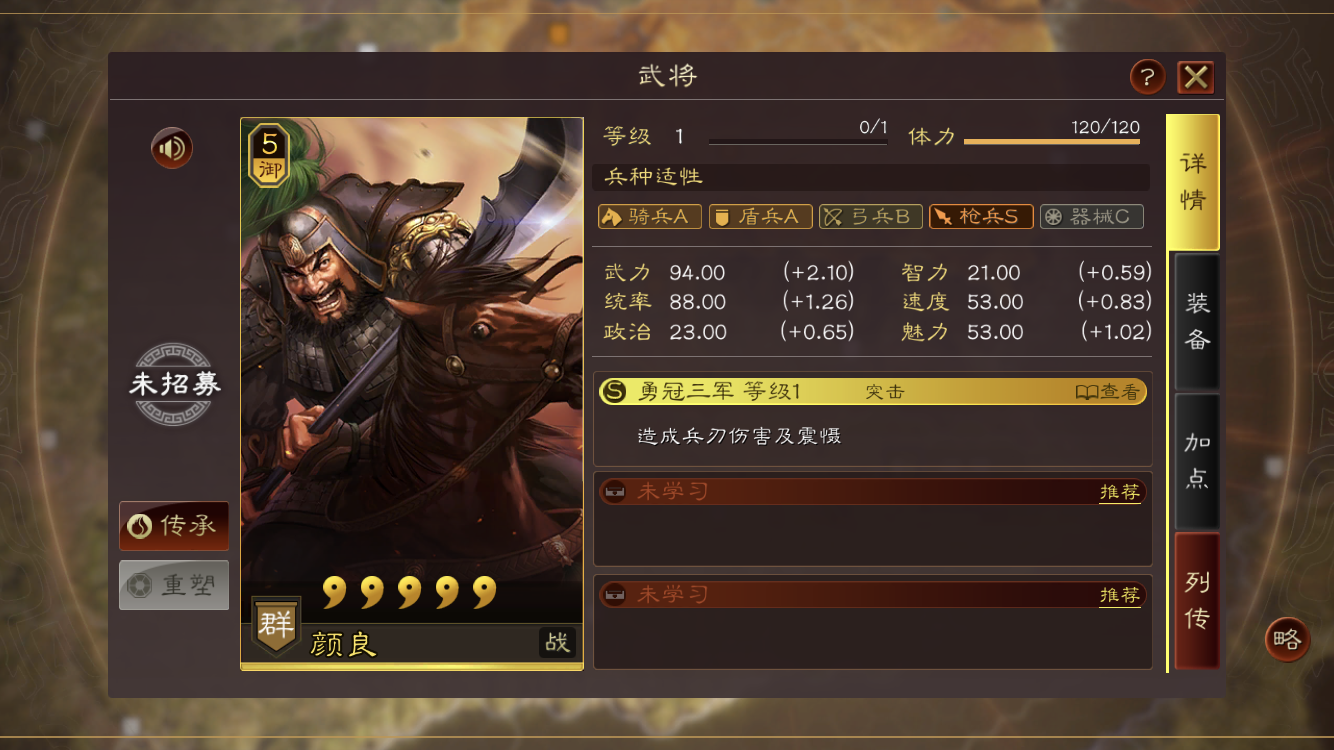This screenshot has height=750, width=1334.
Task: Click the 战 badge on the character card
Action: point(558,644)
